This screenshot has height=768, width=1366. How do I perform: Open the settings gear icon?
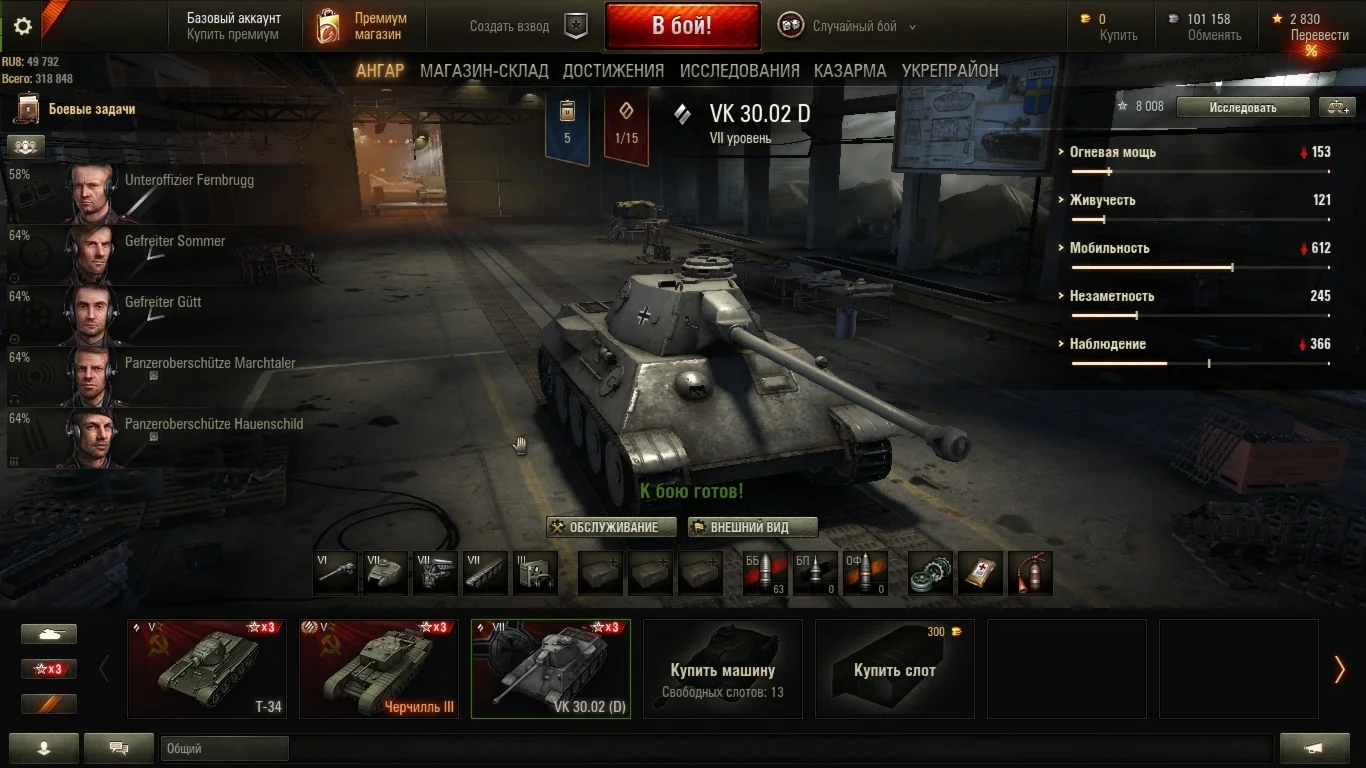pos(22,27)
